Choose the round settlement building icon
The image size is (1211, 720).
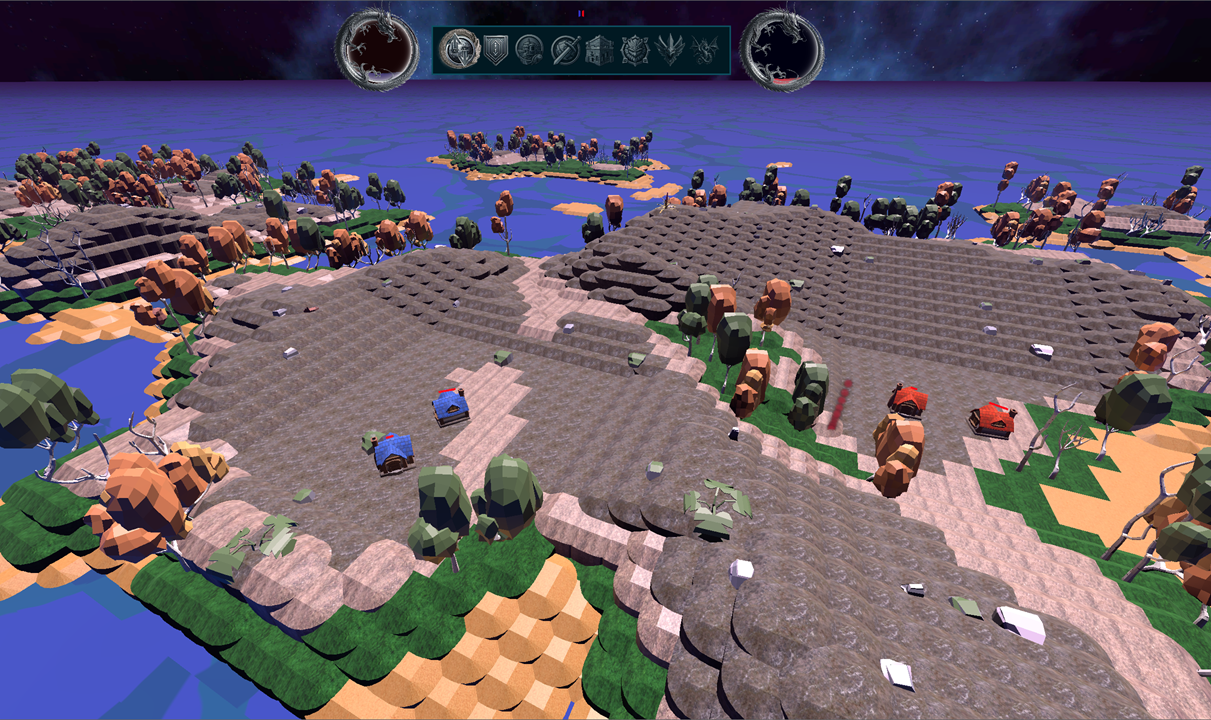[x=530, y=49]
